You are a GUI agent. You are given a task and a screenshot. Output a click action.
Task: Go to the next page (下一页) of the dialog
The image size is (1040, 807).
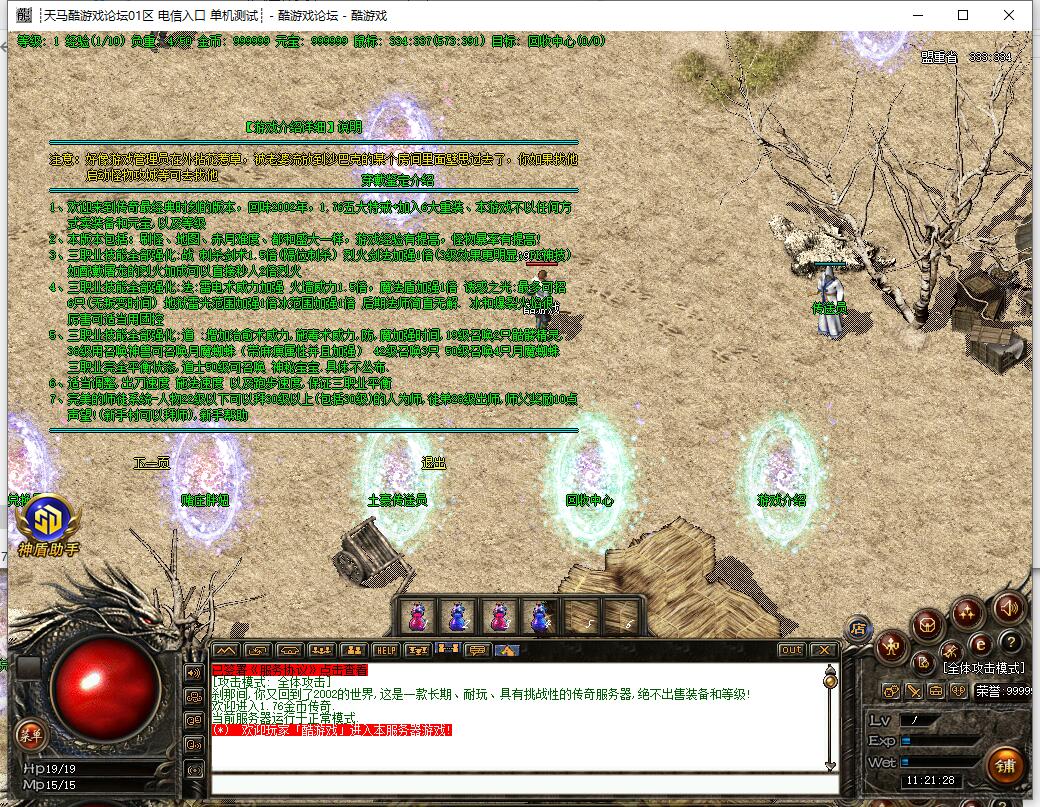tap(152, 462)
